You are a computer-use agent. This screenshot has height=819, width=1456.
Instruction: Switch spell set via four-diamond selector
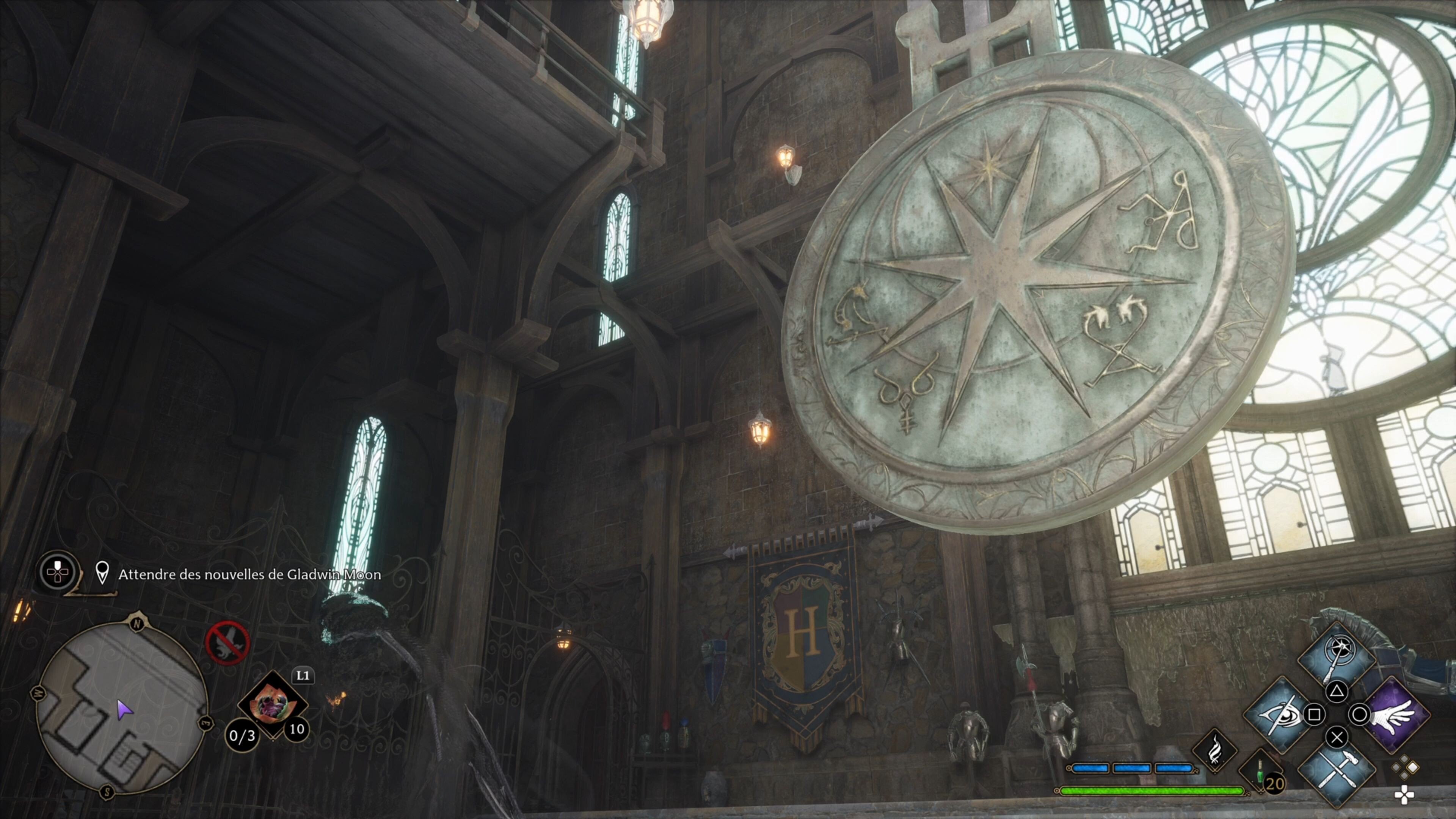point(1405,769)
